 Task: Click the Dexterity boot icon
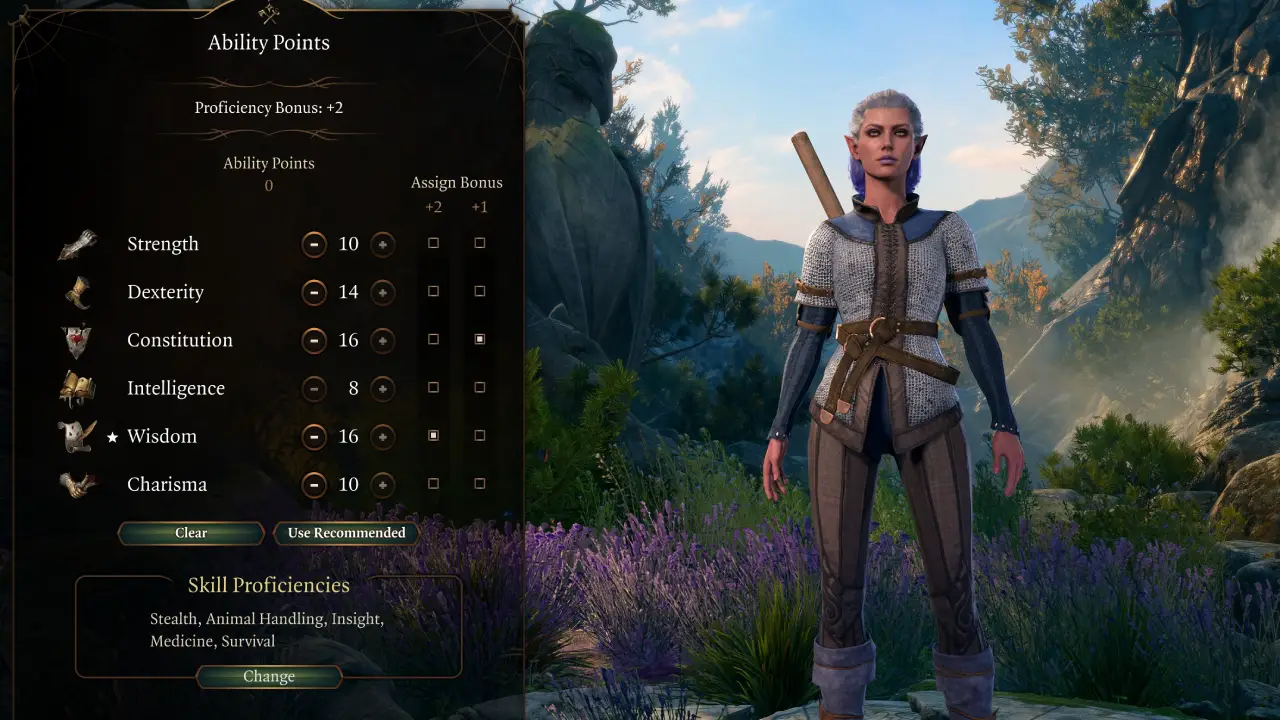[80, 290]
